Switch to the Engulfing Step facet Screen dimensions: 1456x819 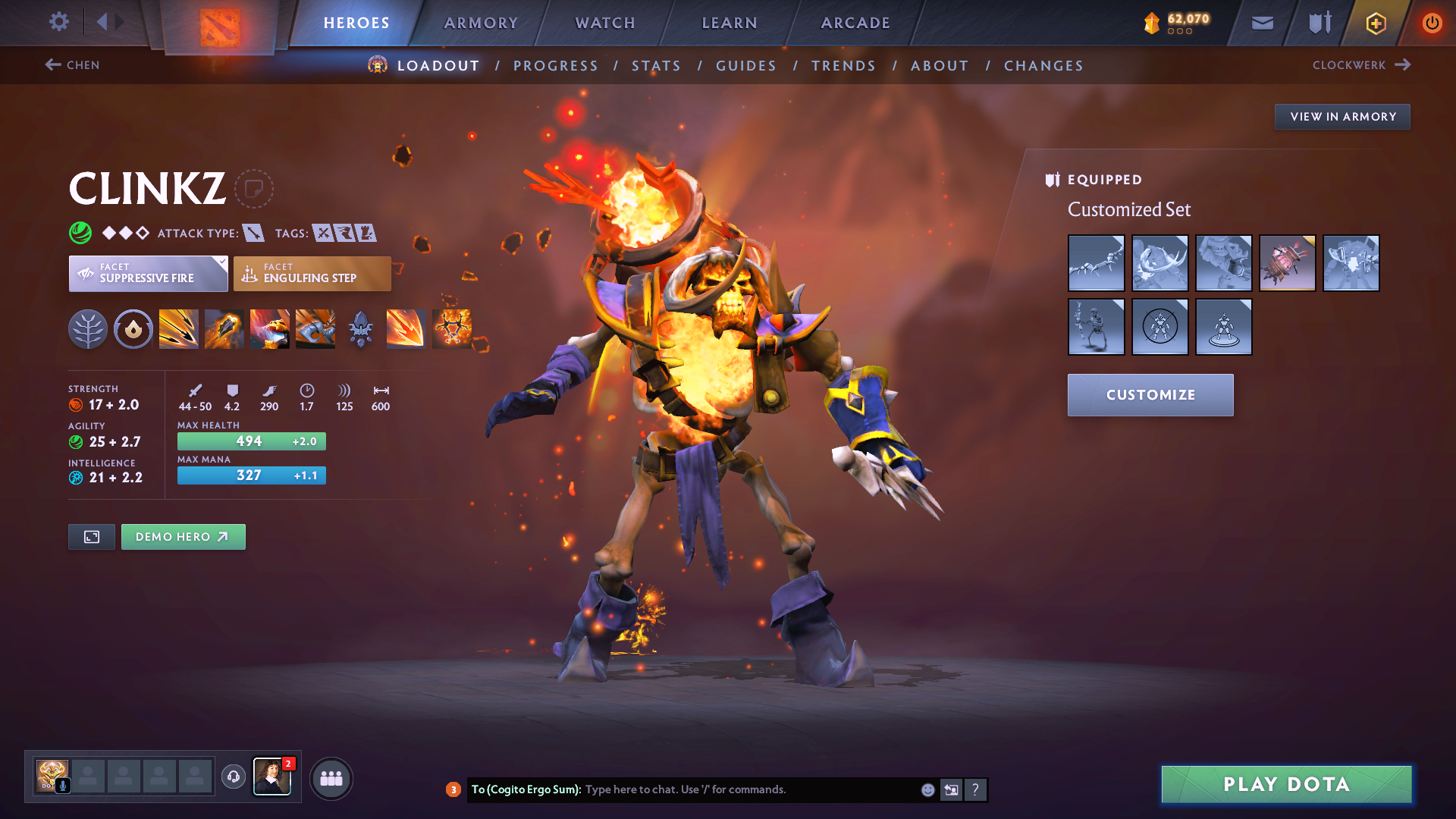click(312, 274)
